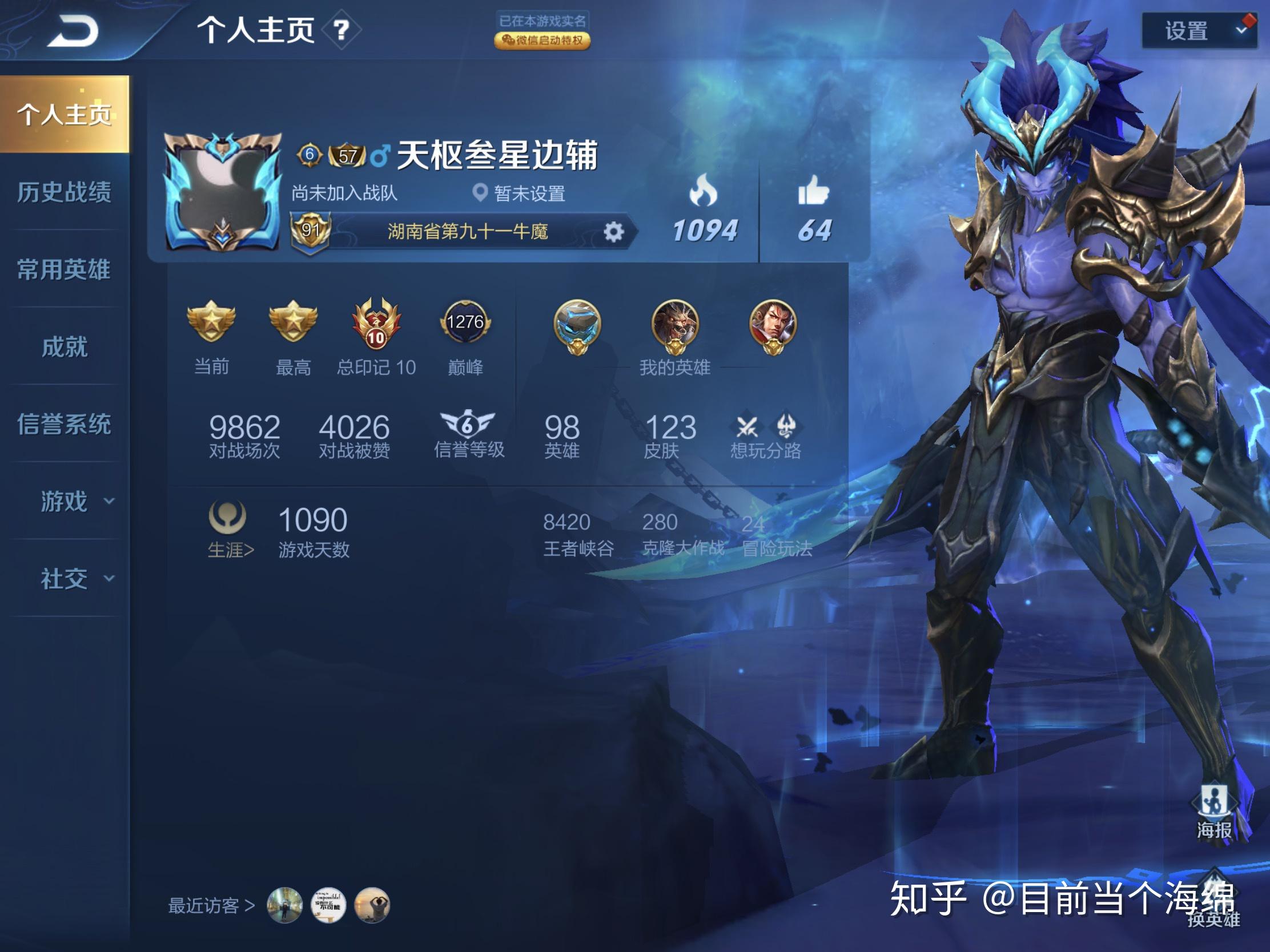Open the title settings gear icon
This screenshot has width=1270, height=952.
613,232
